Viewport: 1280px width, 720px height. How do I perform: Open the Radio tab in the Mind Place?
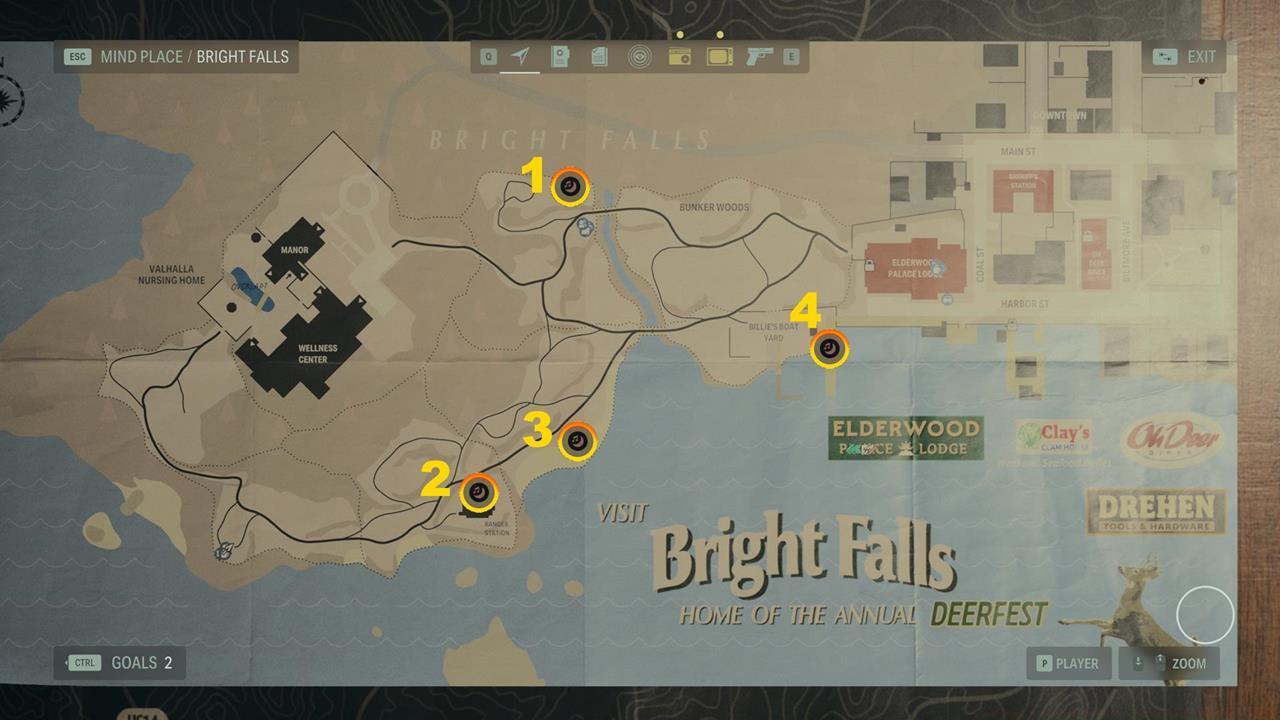pyautogui.click(x=680, y=57)
